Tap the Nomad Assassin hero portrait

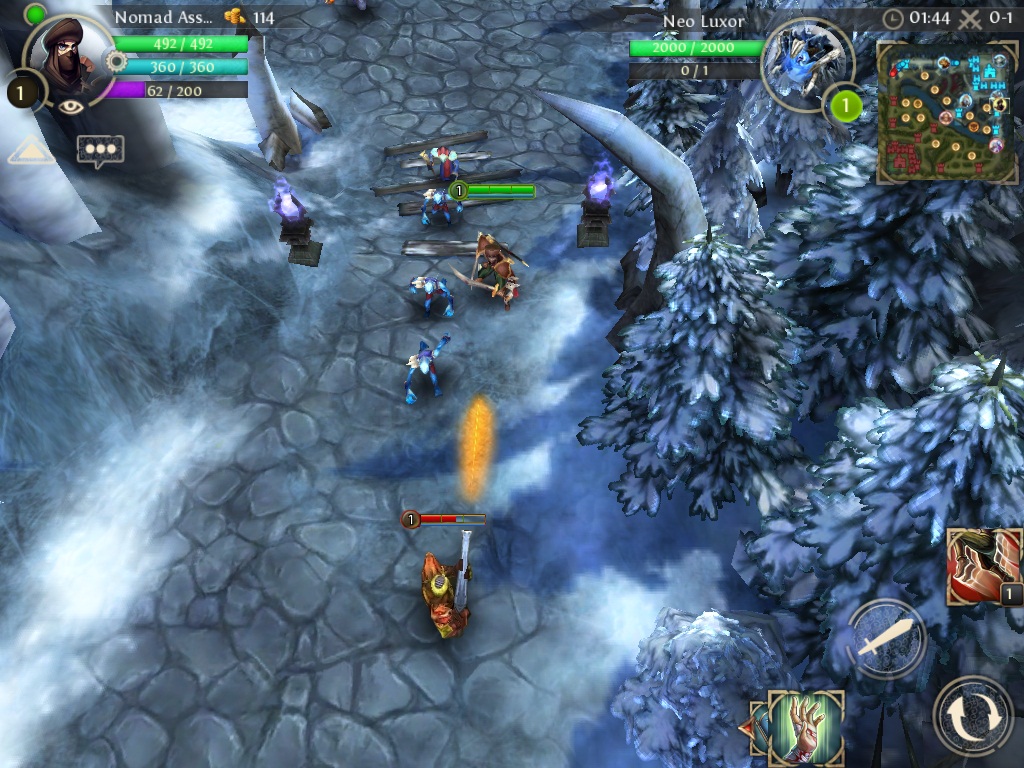pyautogui.click(x=68, y=58)
